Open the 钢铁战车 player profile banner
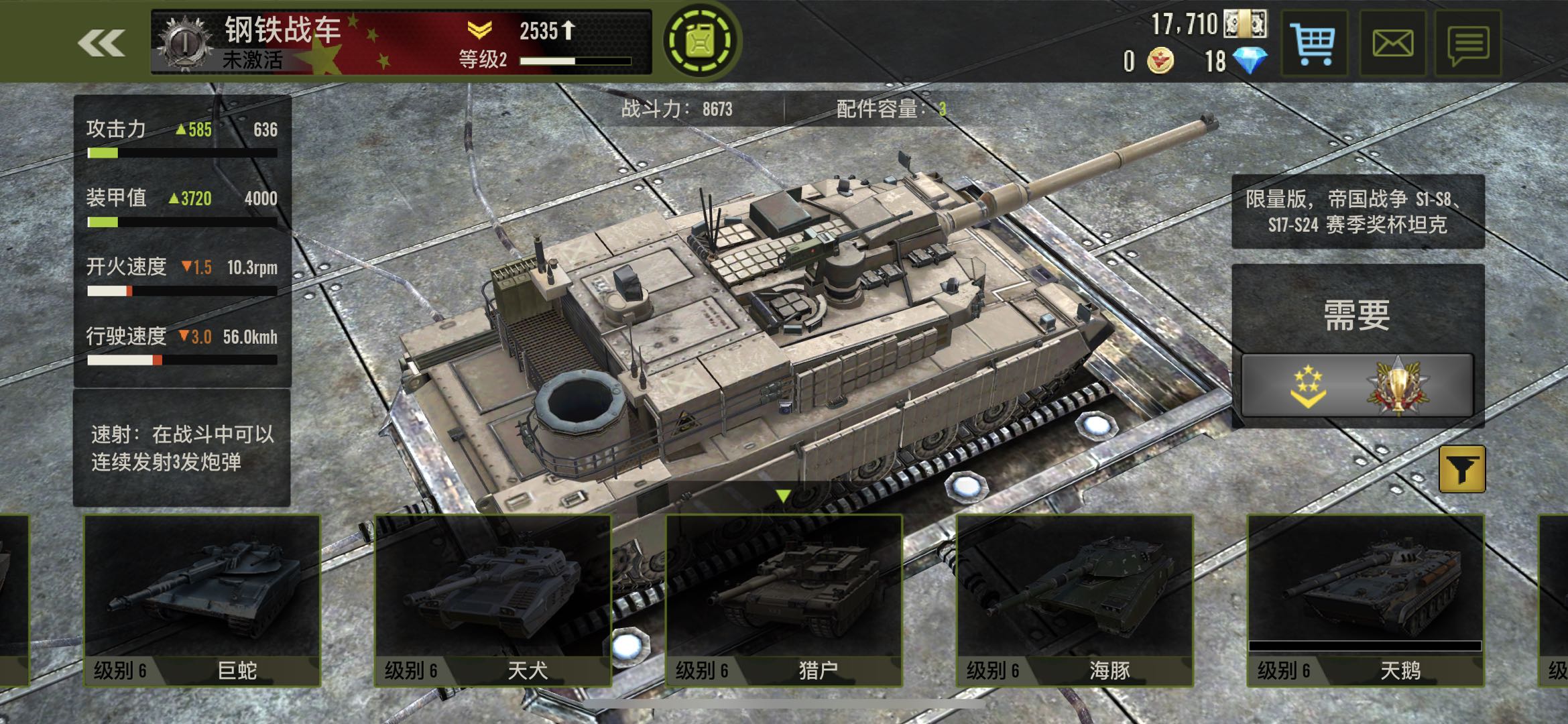1568x724 pixels. 401,42
